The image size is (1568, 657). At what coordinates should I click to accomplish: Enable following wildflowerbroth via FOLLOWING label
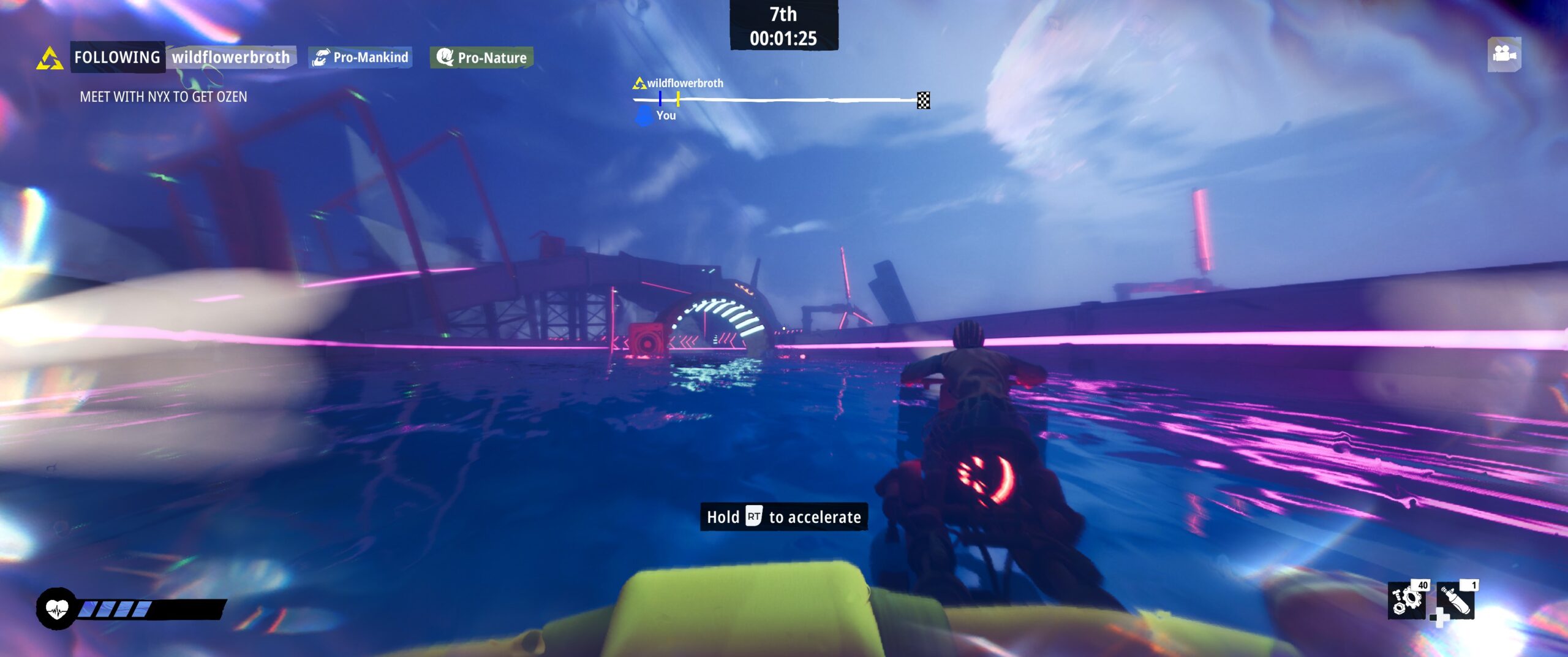point(117,57)
